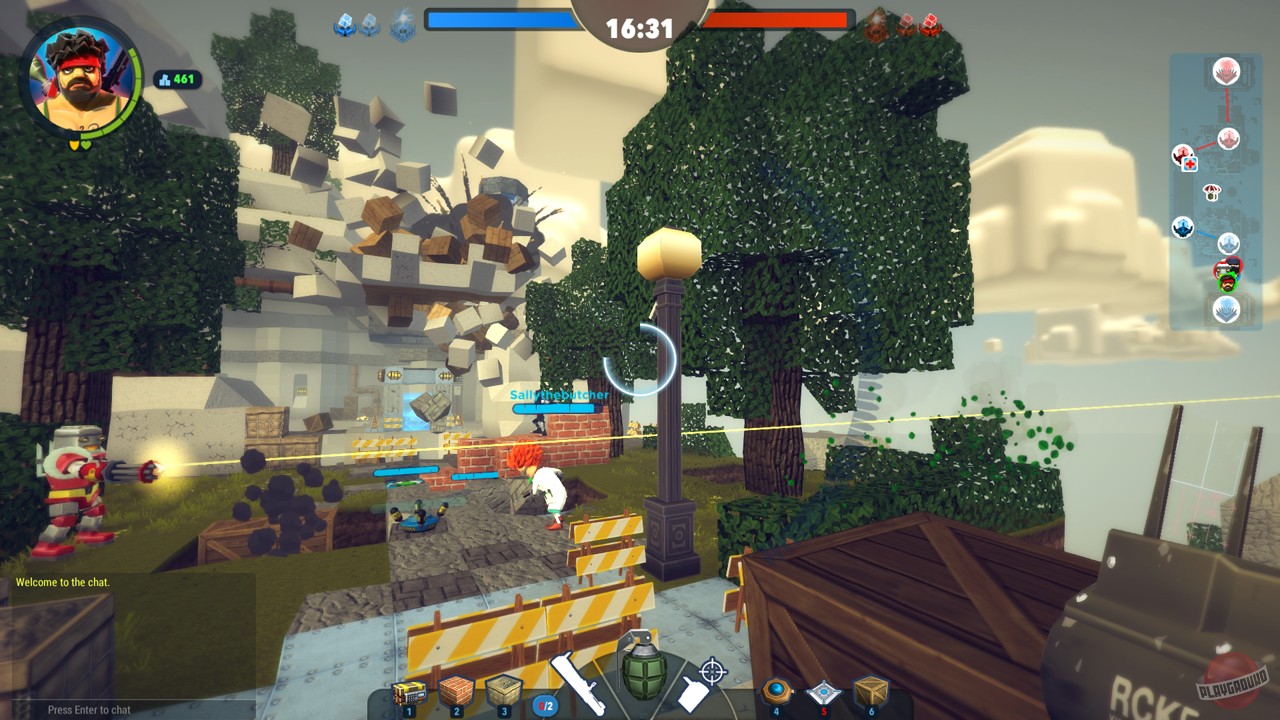
Task: Select the brick block in hotbar slot 2
Action: coord(455,689)
